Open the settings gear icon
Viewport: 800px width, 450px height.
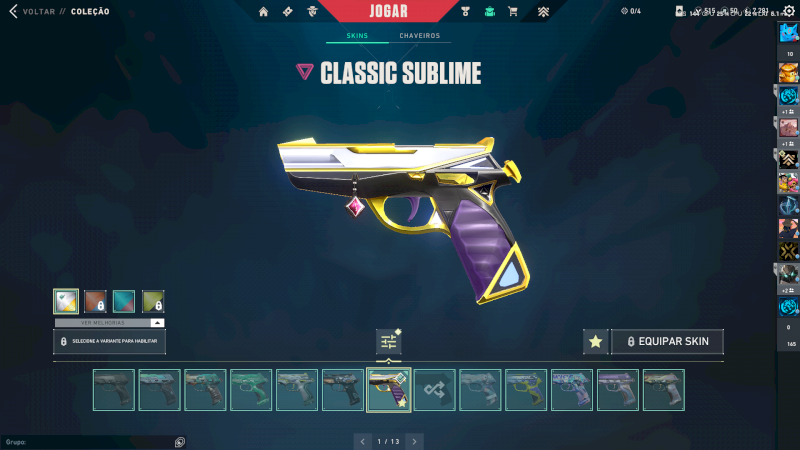(789, 11)
